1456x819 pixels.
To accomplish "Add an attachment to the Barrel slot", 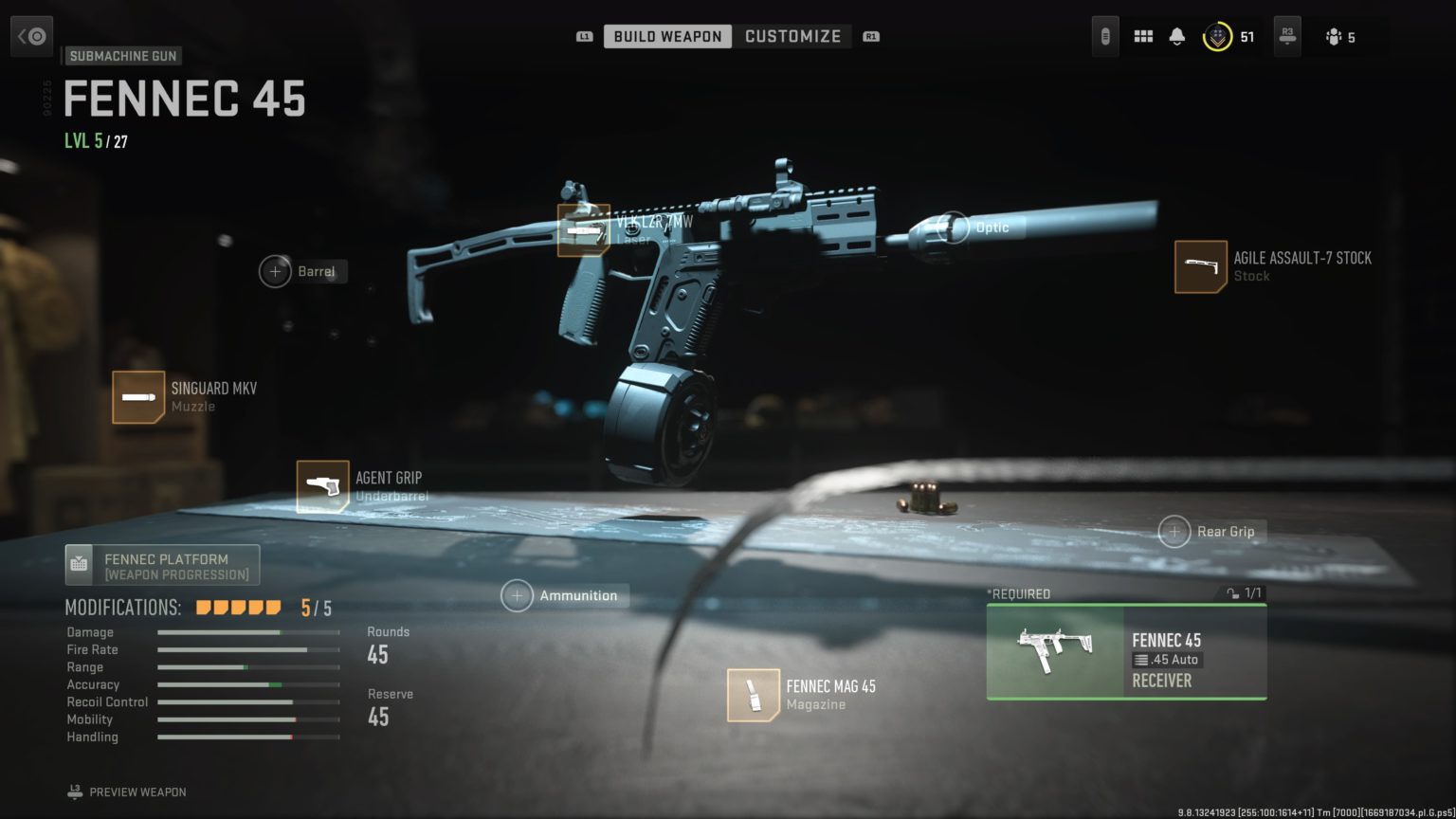I will 276,272.
